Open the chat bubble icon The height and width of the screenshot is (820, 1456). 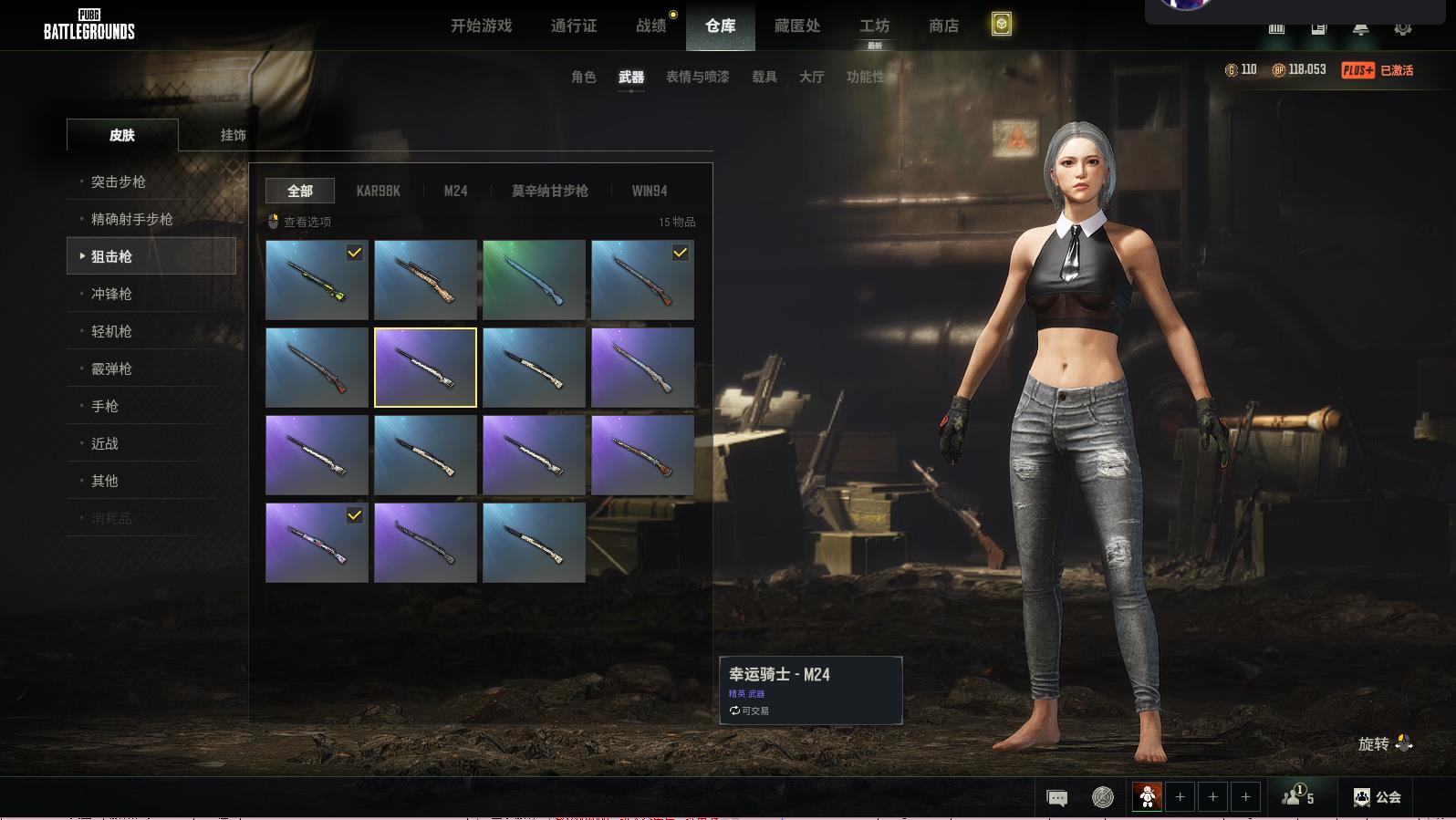pos(1057,798)
